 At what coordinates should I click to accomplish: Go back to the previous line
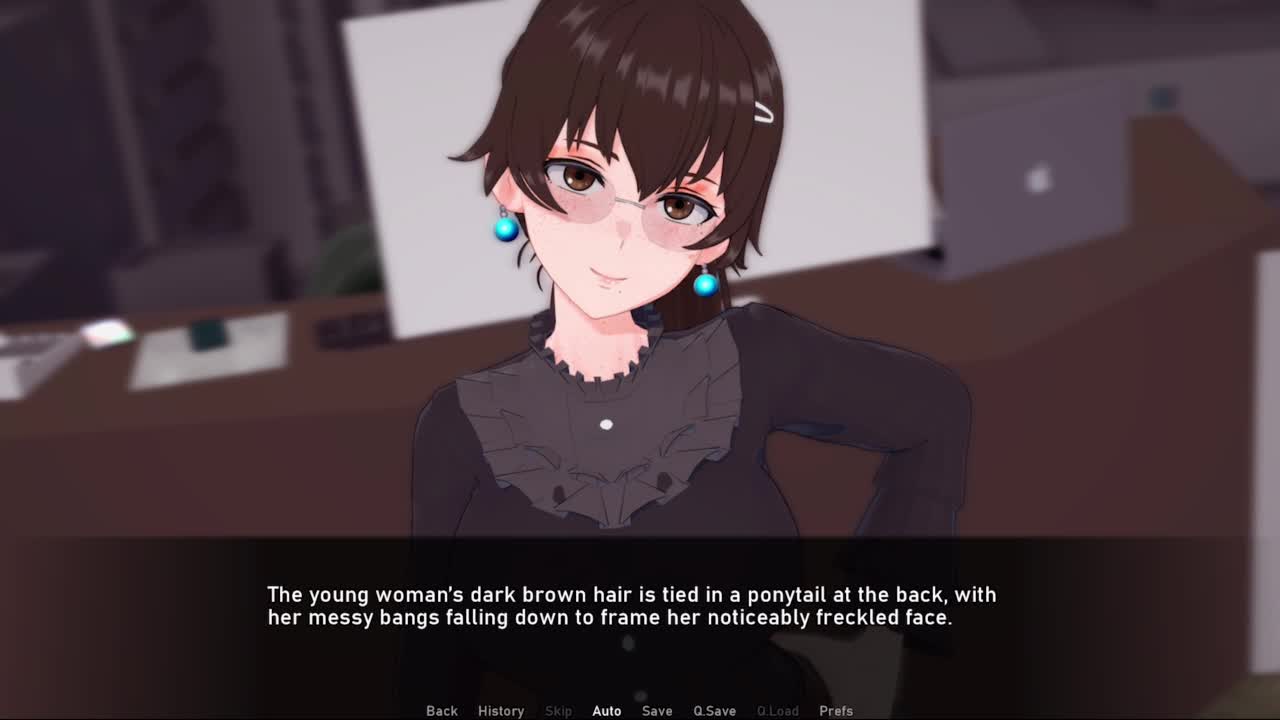click(x=442, y=711)
